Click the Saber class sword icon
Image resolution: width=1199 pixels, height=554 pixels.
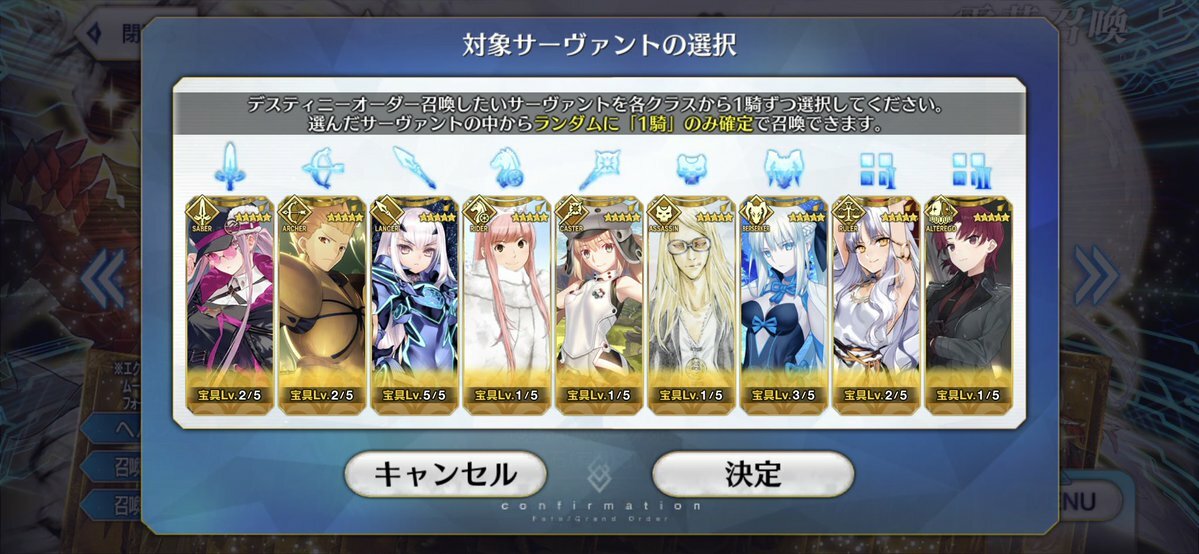tap(229, 166)
